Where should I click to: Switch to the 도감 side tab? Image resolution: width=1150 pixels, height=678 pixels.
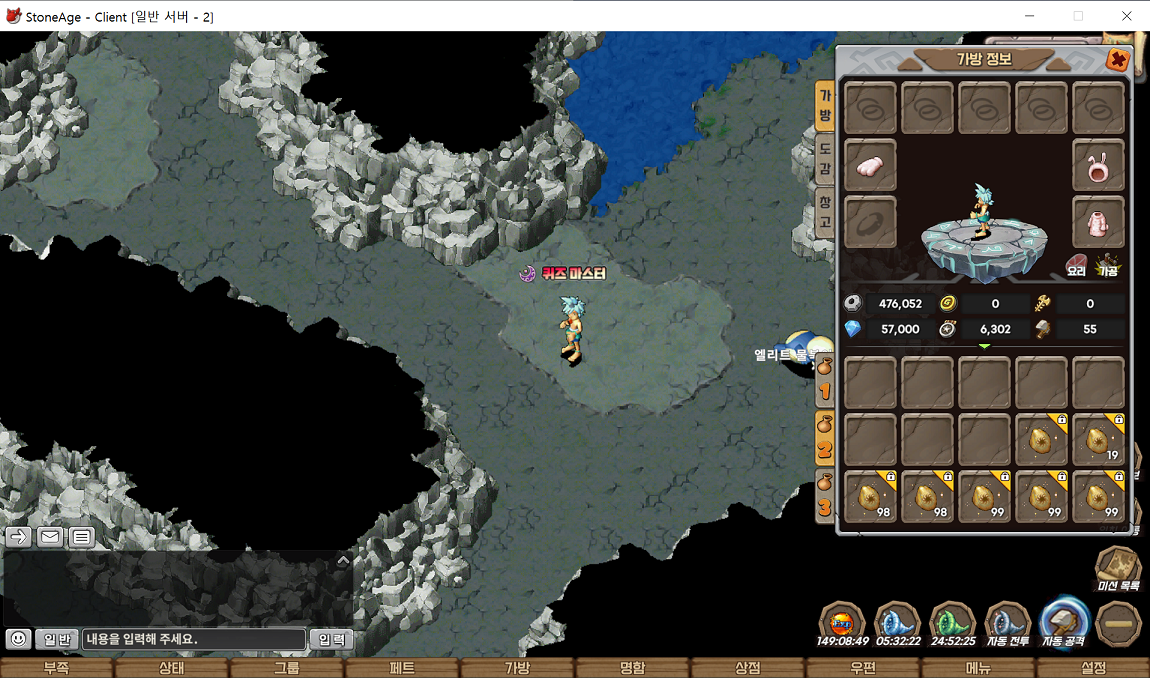click(825, 160)
